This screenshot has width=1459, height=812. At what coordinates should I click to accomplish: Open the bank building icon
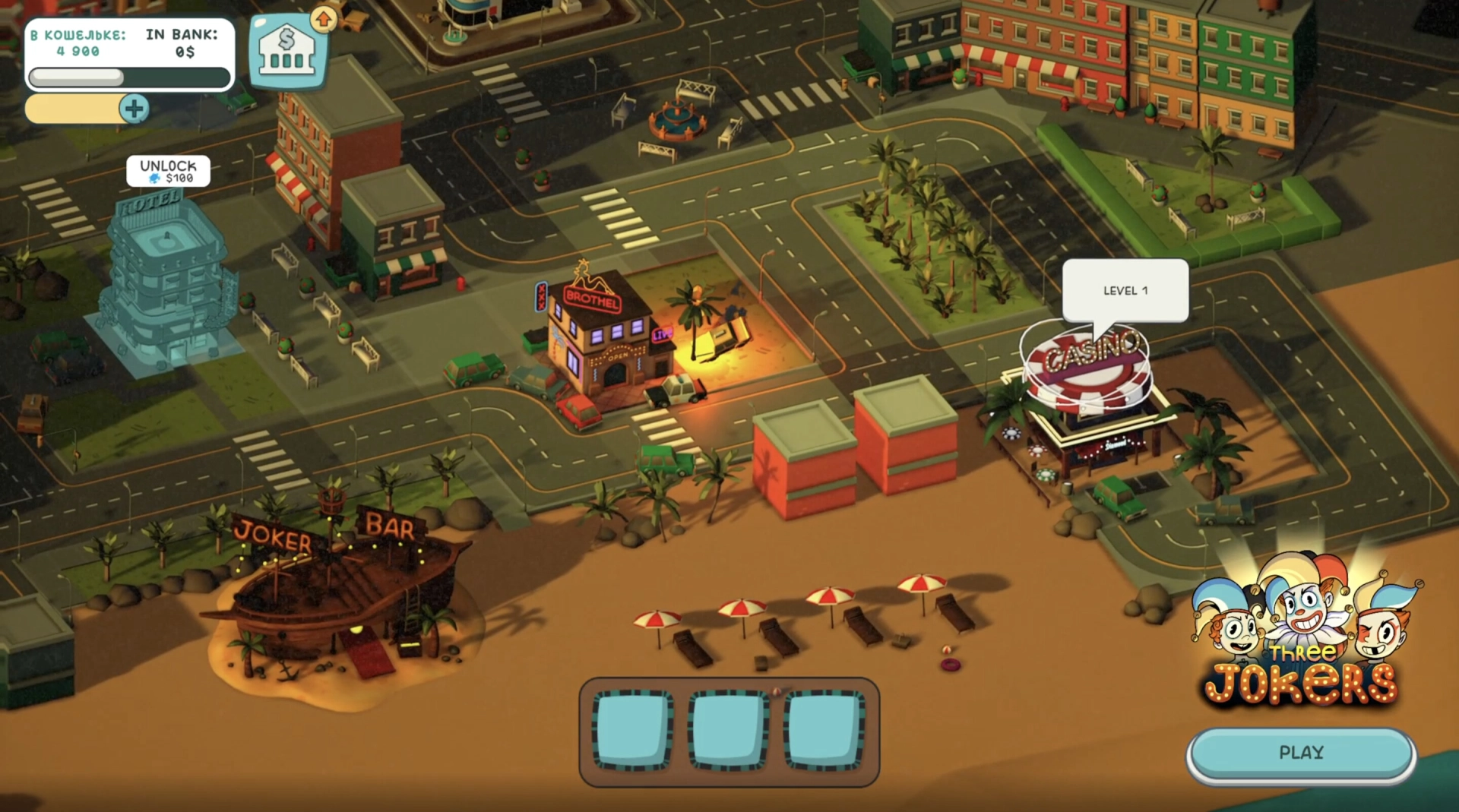(x=287, y=51)
